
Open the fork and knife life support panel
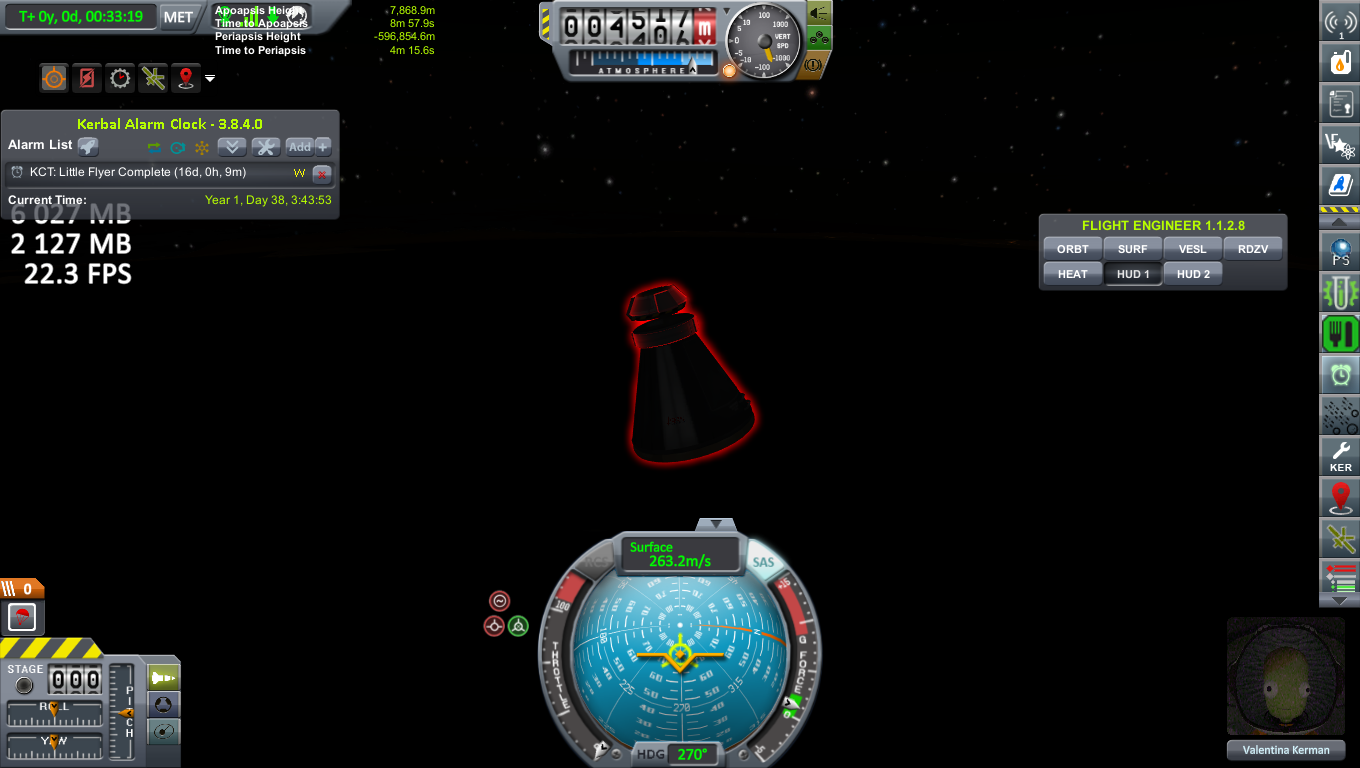[1340, 334]
